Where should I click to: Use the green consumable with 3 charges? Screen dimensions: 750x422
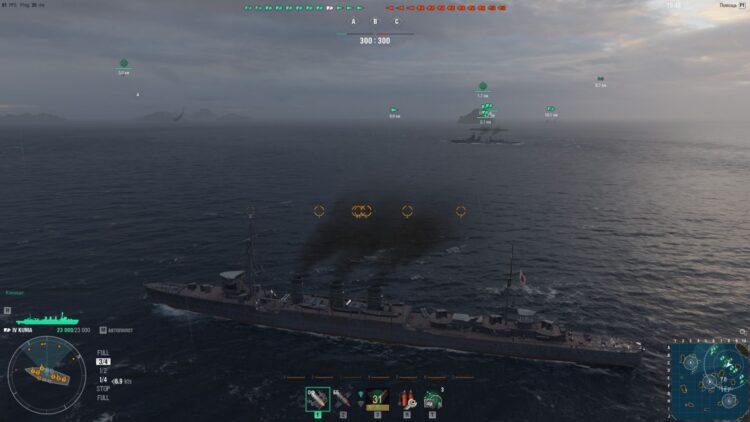coord(434,399)
